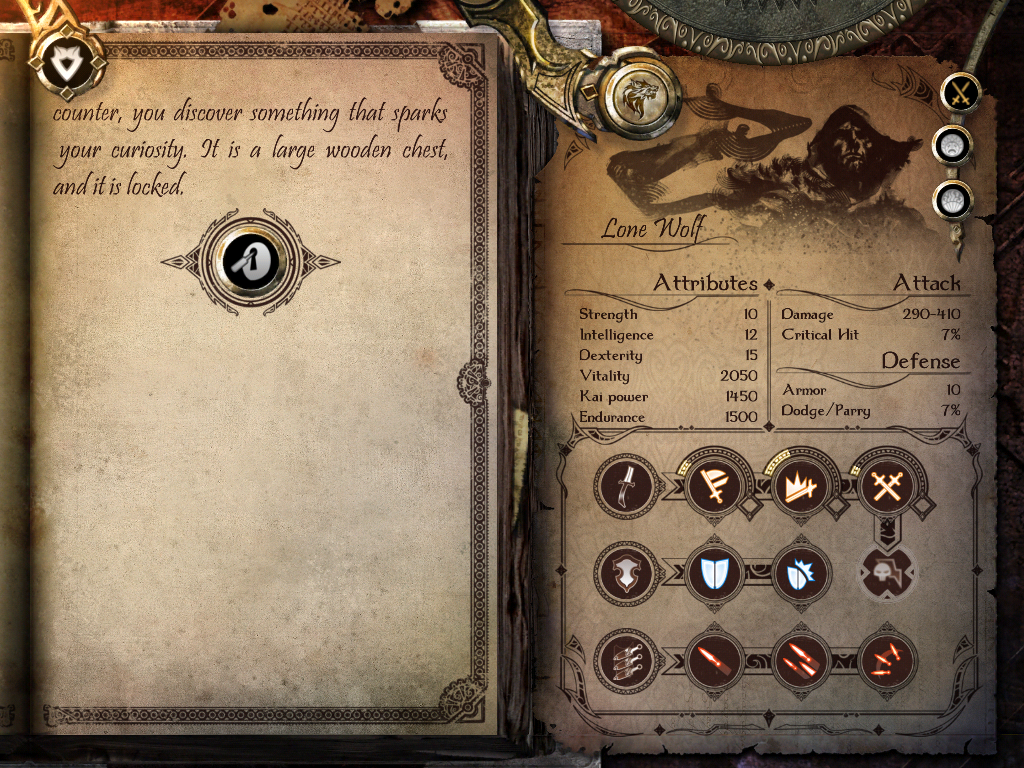This screenshot has width=1024, height=768.
Task: Select the blue split shield skill
Action: pos(716,574)
